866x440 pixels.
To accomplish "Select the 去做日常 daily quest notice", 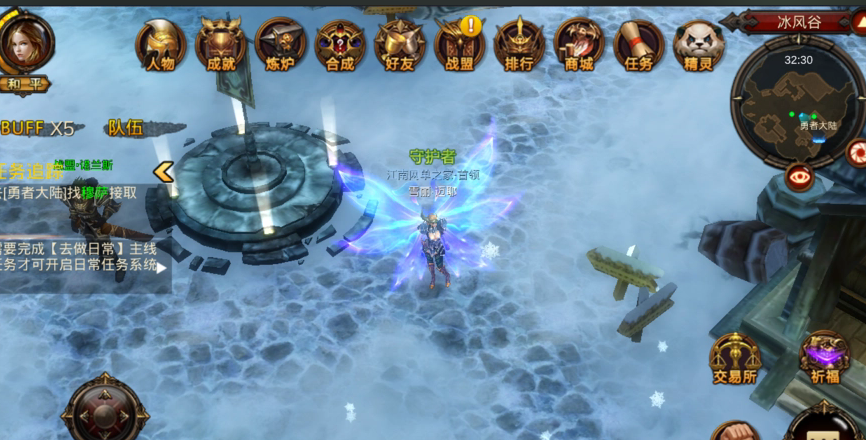I will [x=80, y=257].
